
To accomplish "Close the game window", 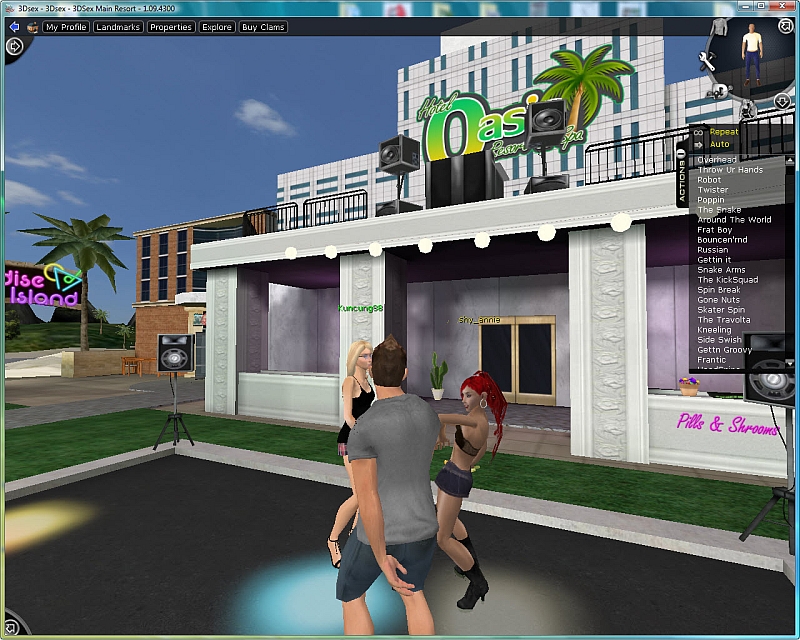I will point(783,7).
